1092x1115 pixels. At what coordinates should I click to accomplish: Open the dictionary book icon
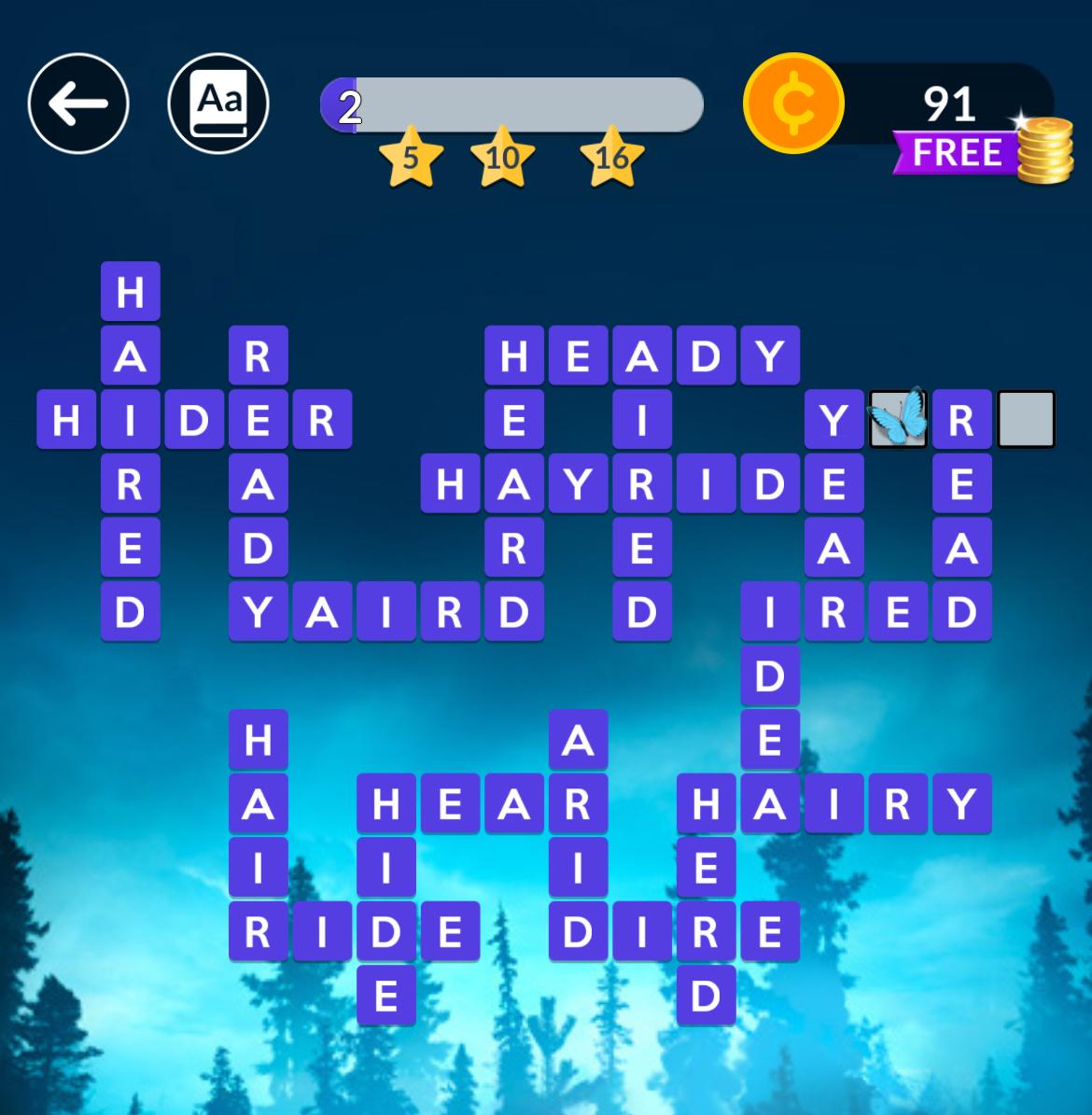(218, 104)
